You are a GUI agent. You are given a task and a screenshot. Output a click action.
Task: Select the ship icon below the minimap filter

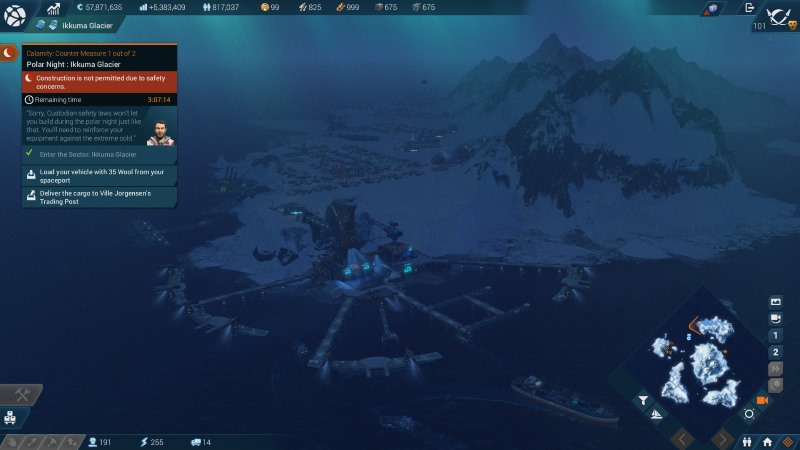[x=657, y=414]
